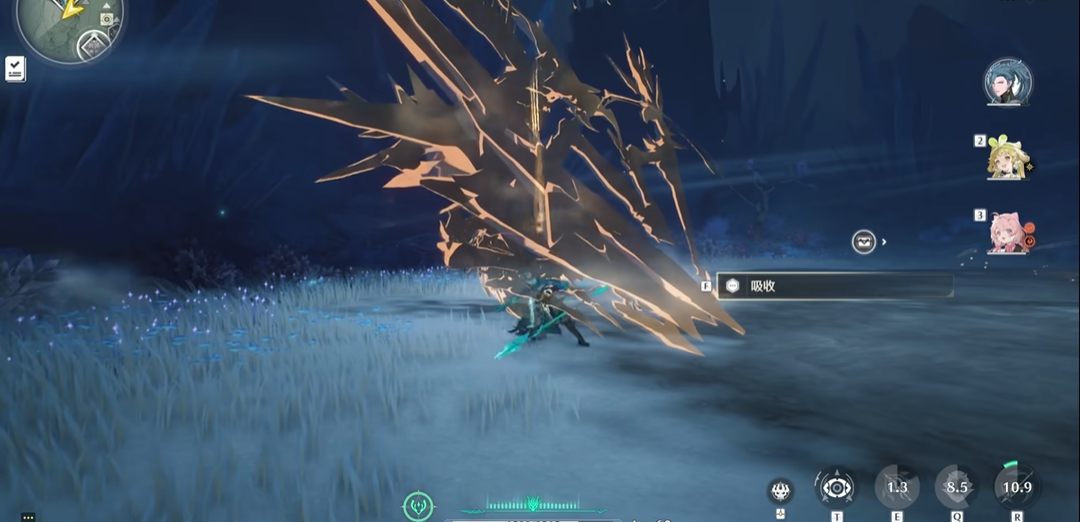Screen dimensions: 1080x522
Task: Activate the ultimate showing 10.9 cooldown
Action: [1017, 487]
